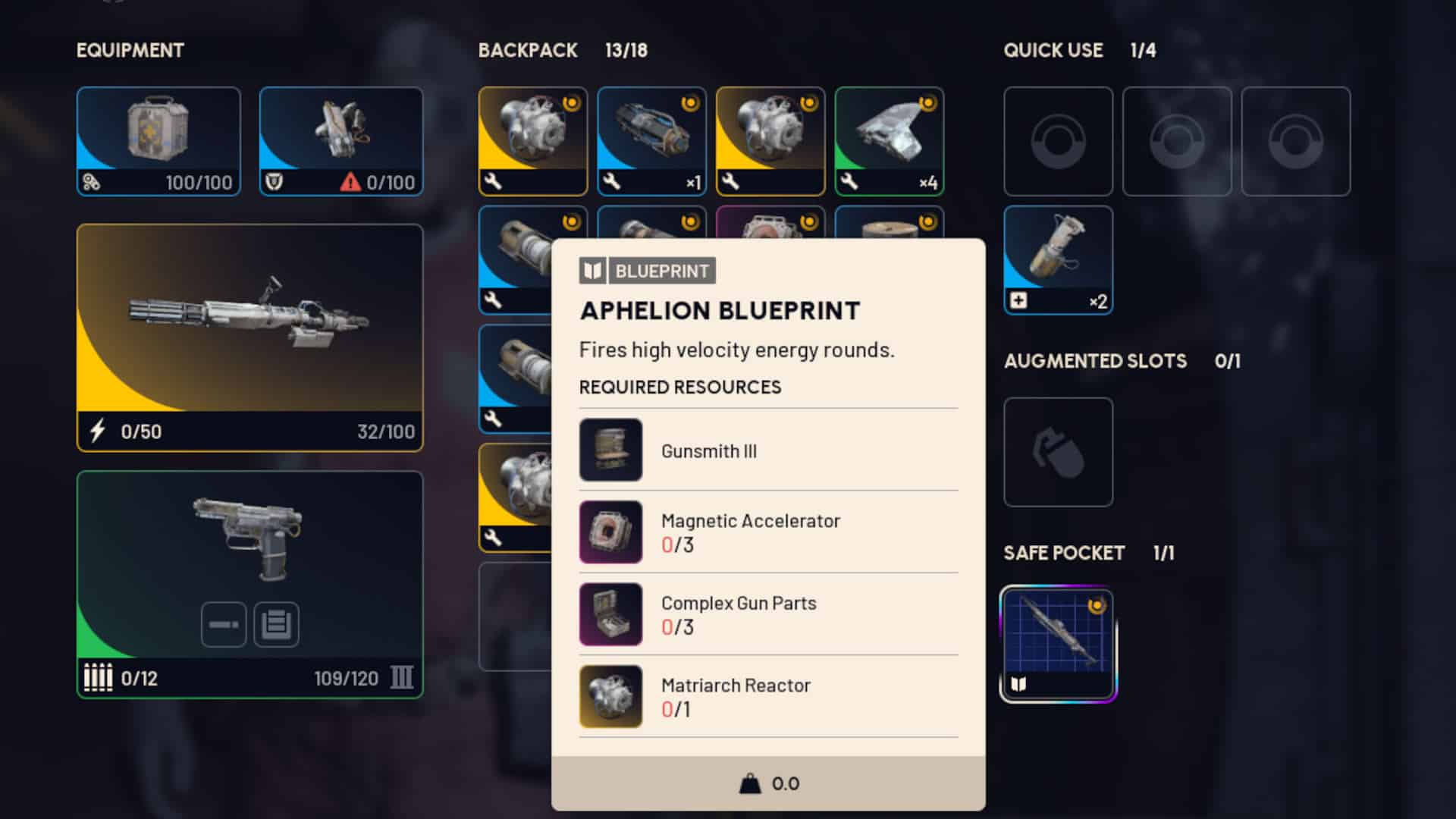
Task: Click the damaged shield pack showing 0/100
Action: (x=340, y=140)
